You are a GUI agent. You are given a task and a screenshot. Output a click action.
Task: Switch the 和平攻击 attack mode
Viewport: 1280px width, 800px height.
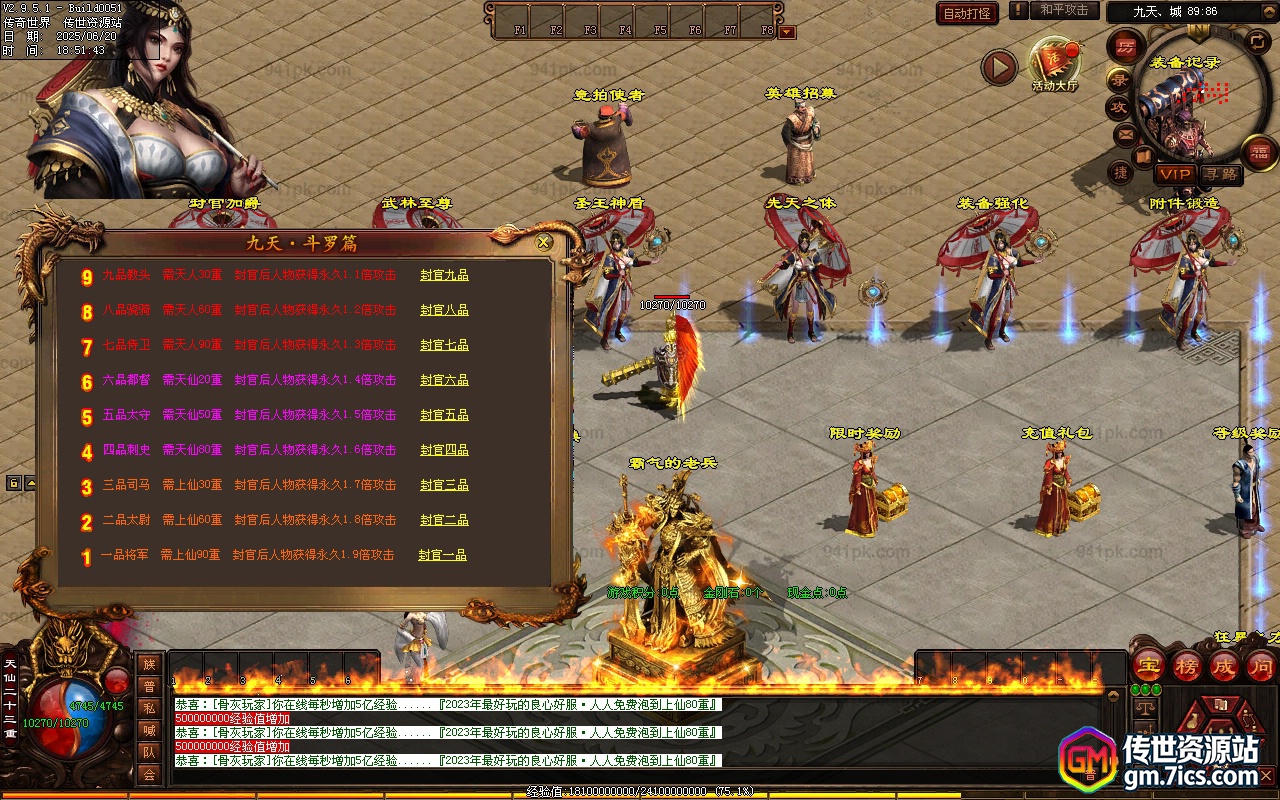[x=1063, y=10]
